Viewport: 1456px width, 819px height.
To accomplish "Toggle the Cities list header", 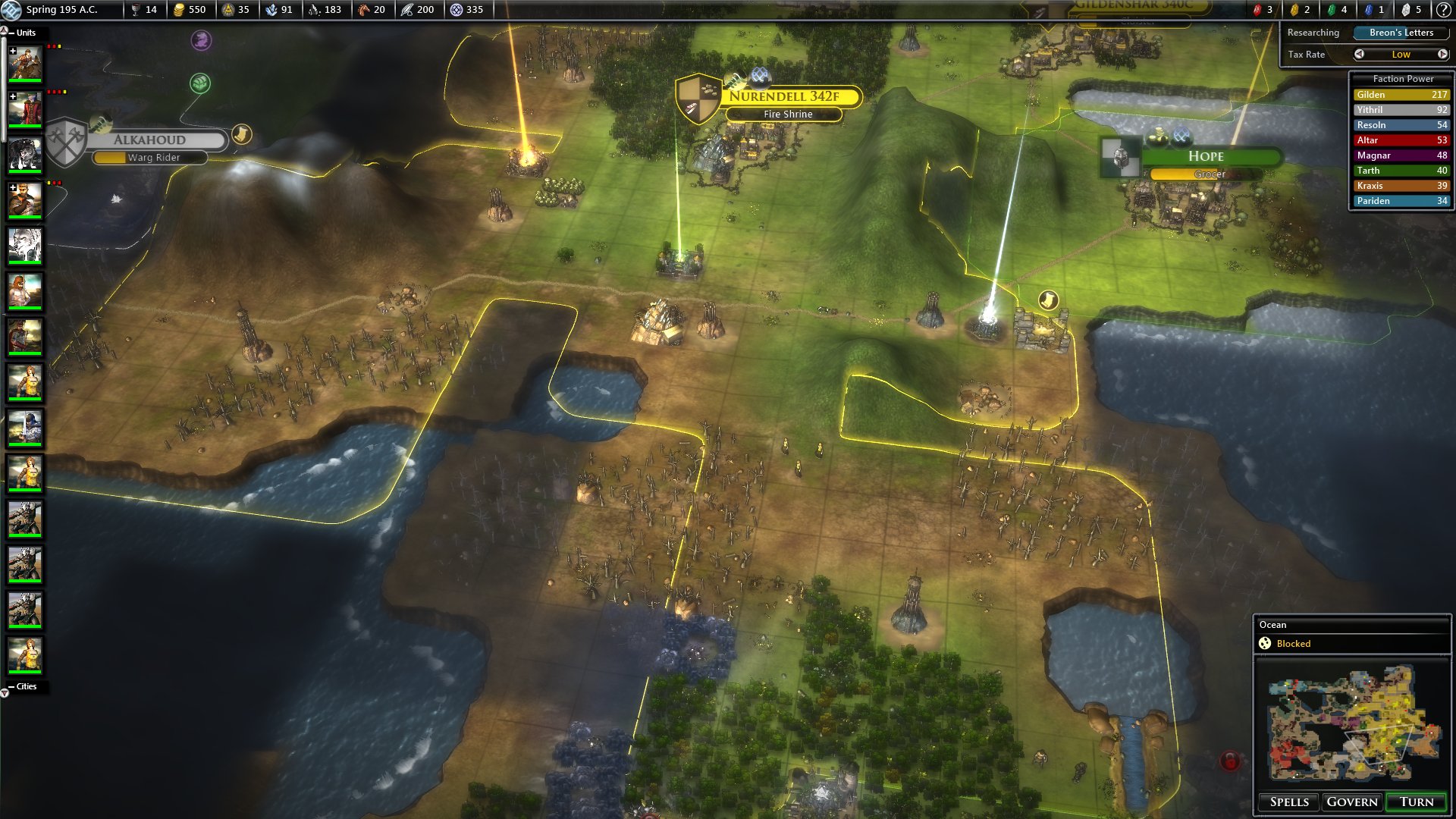I will tap(21, 686).
